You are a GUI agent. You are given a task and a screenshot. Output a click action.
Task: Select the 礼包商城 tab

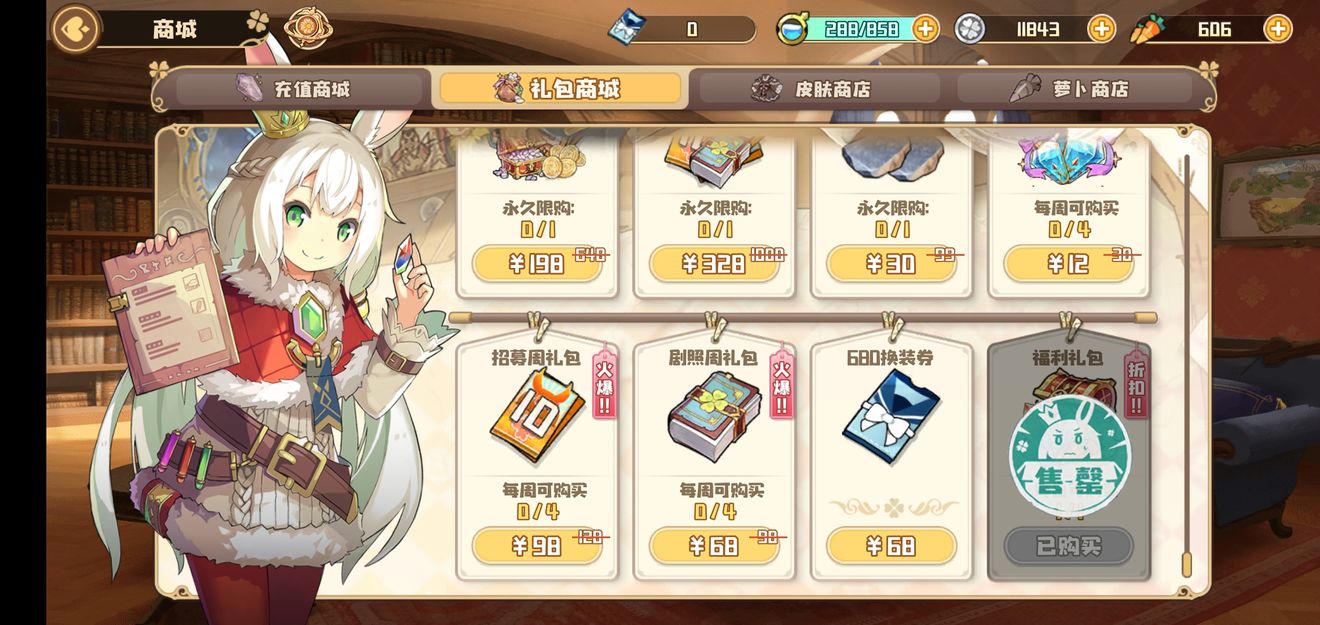[x=559, y=89]
